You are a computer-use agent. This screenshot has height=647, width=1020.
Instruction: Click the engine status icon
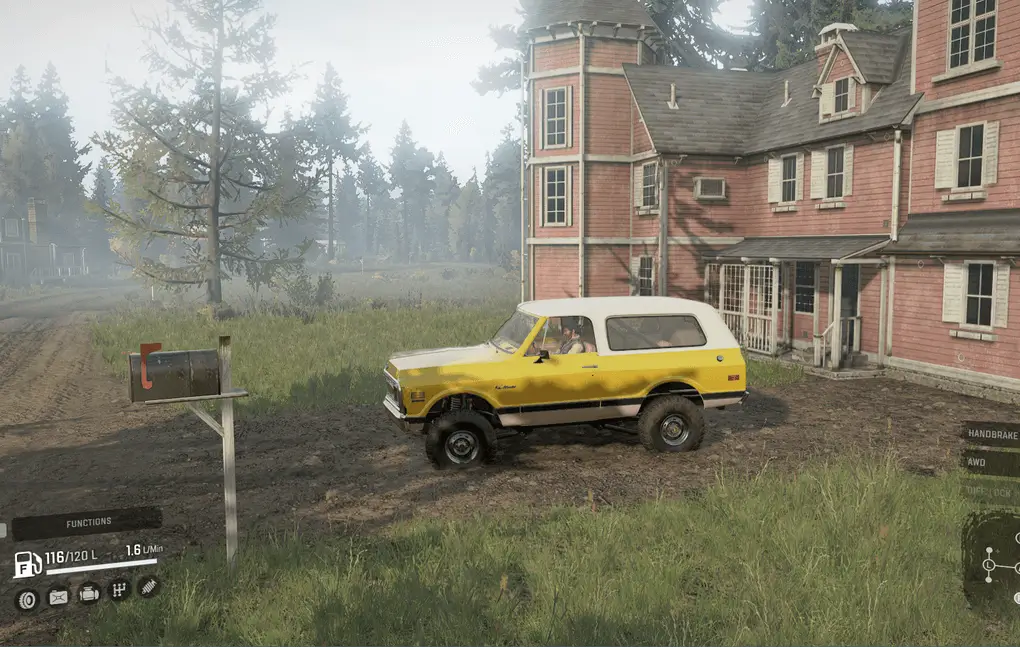89,592
